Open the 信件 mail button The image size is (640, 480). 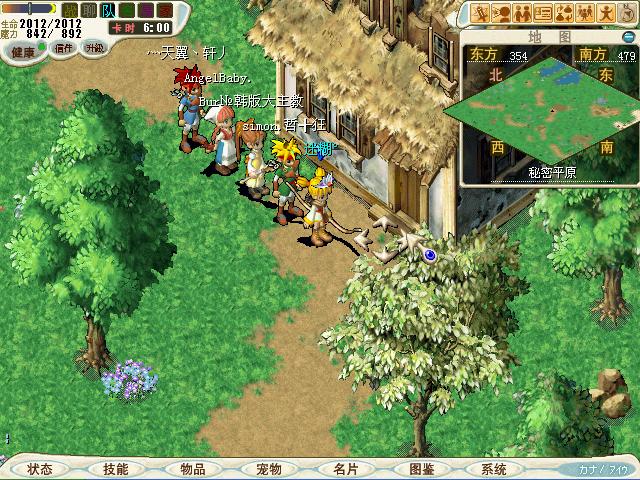coord(65,47)
